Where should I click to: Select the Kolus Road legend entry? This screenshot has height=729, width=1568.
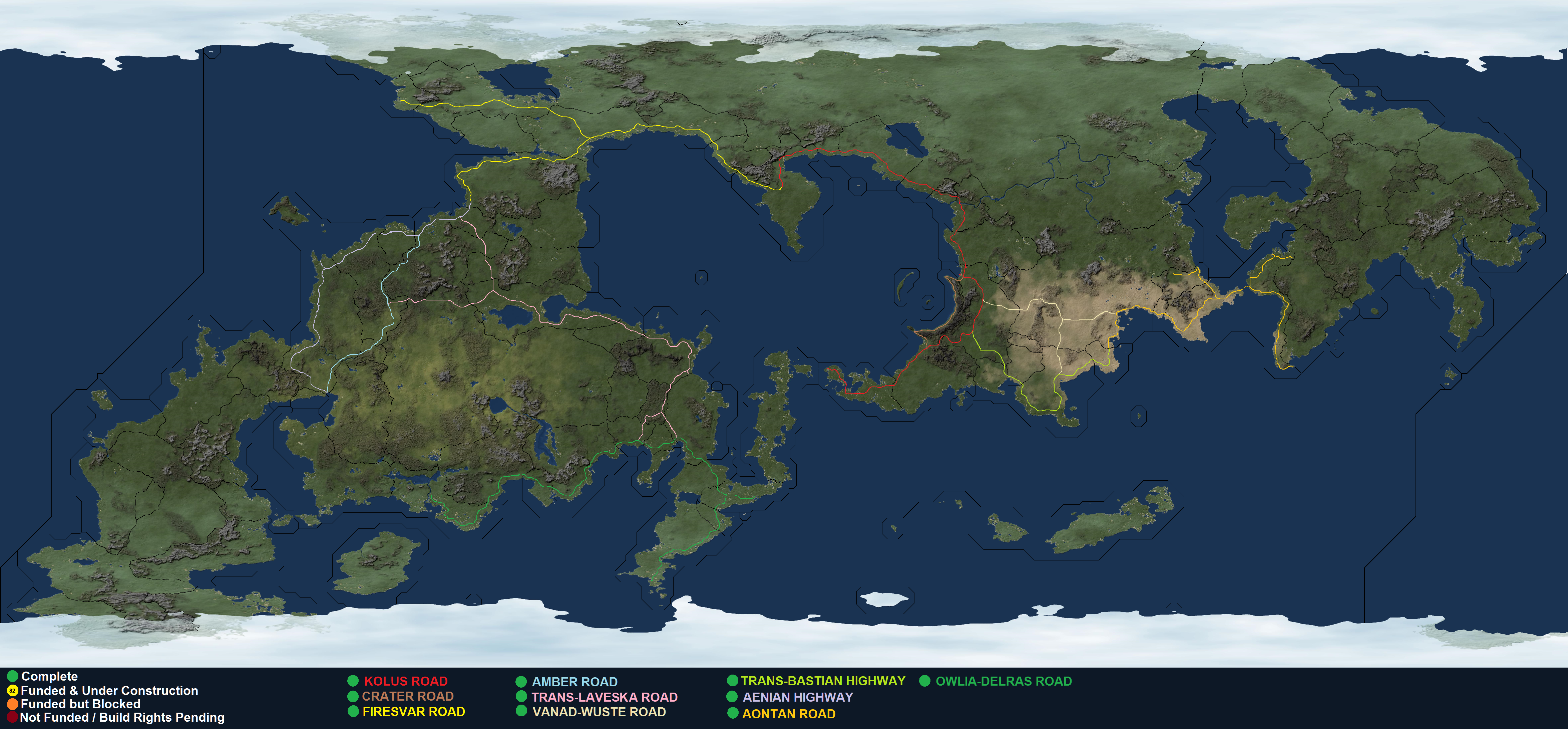tap(405, 681)
